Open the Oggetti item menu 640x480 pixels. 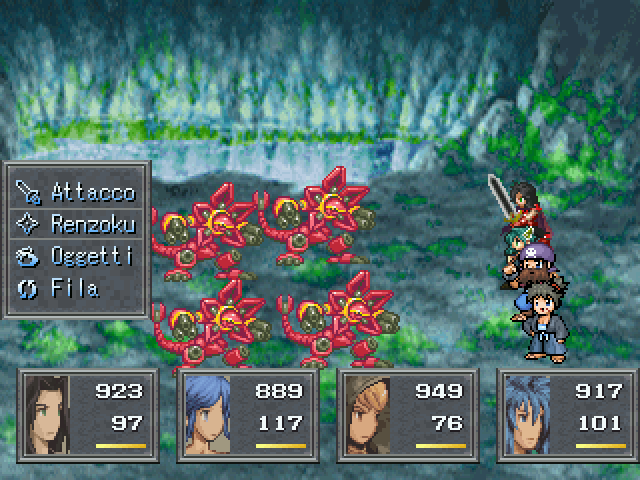click(x=79, y=256)
